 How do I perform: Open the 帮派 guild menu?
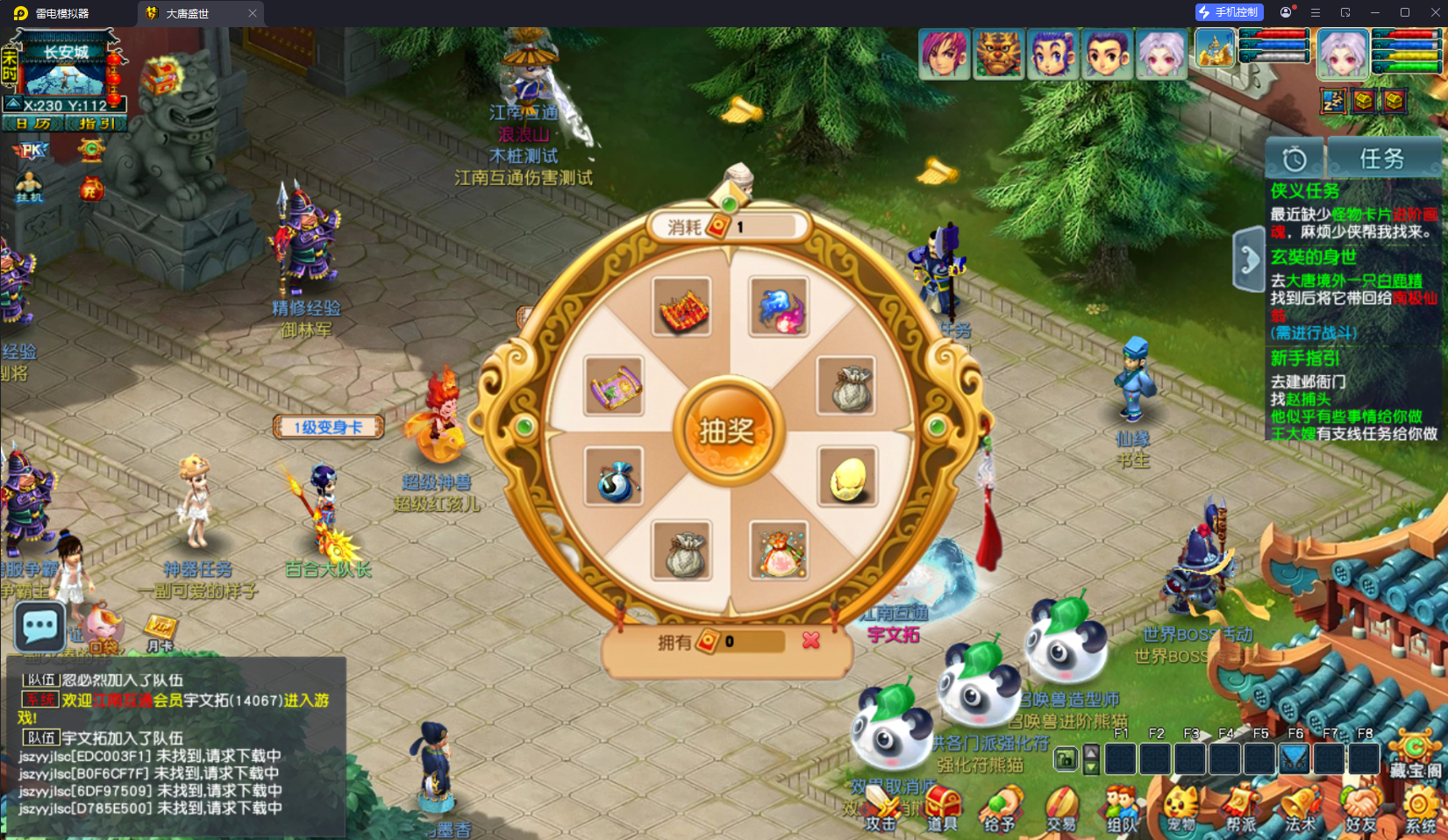point(1241,807)
